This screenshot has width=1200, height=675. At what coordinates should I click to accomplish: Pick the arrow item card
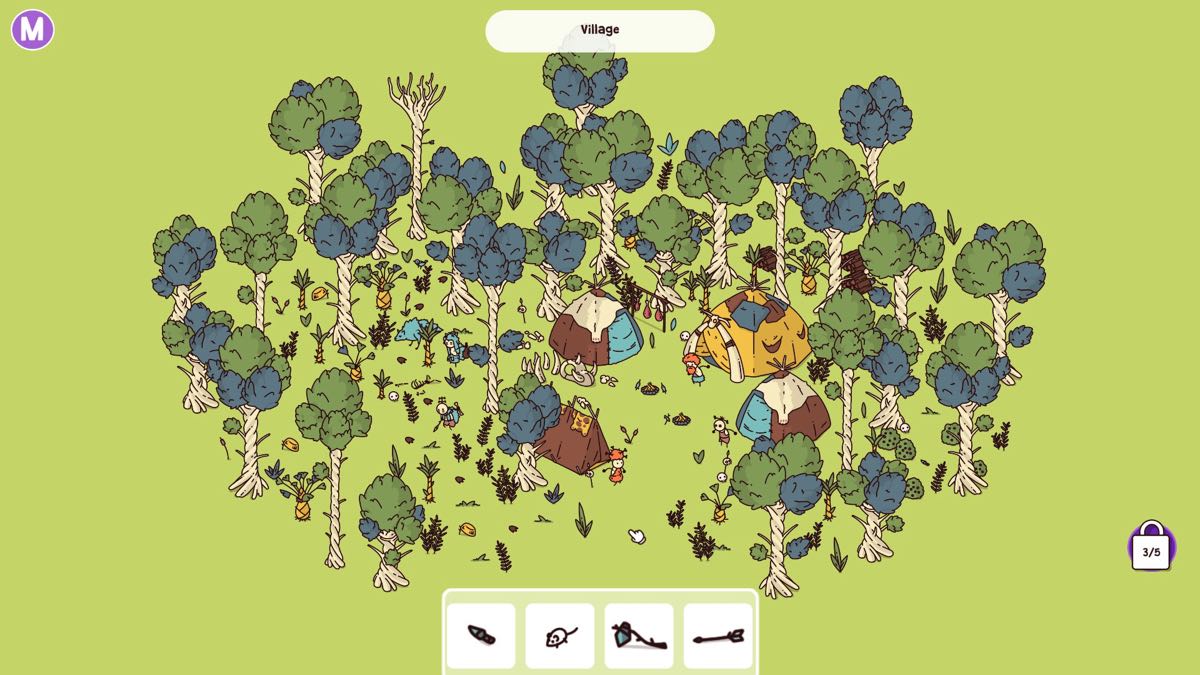[718, 636]
